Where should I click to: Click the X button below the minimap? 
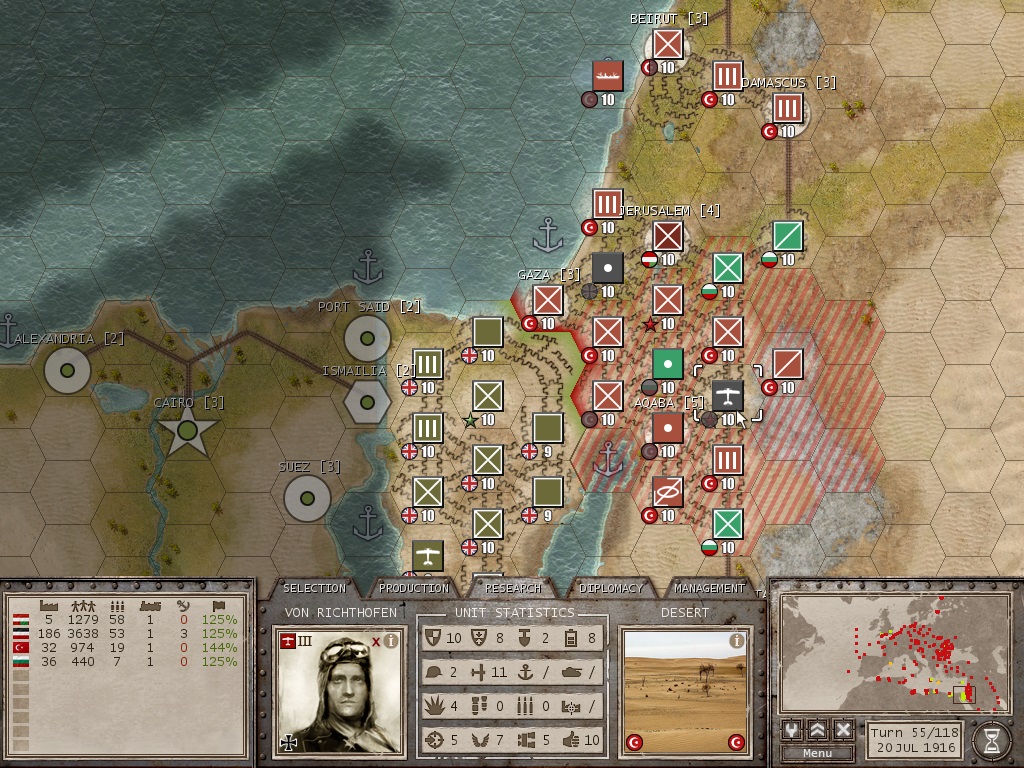click(x=843, y=729)
